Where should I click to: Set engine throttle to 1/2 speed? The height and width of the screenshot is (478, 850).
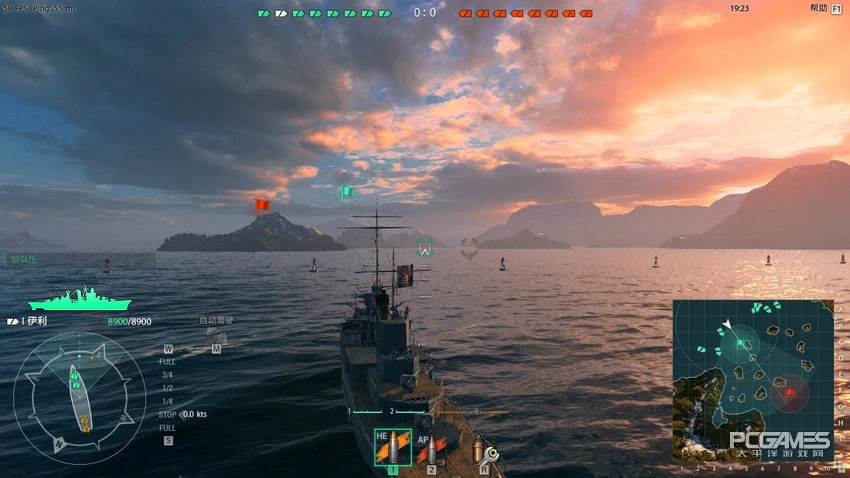click(167, 387)
